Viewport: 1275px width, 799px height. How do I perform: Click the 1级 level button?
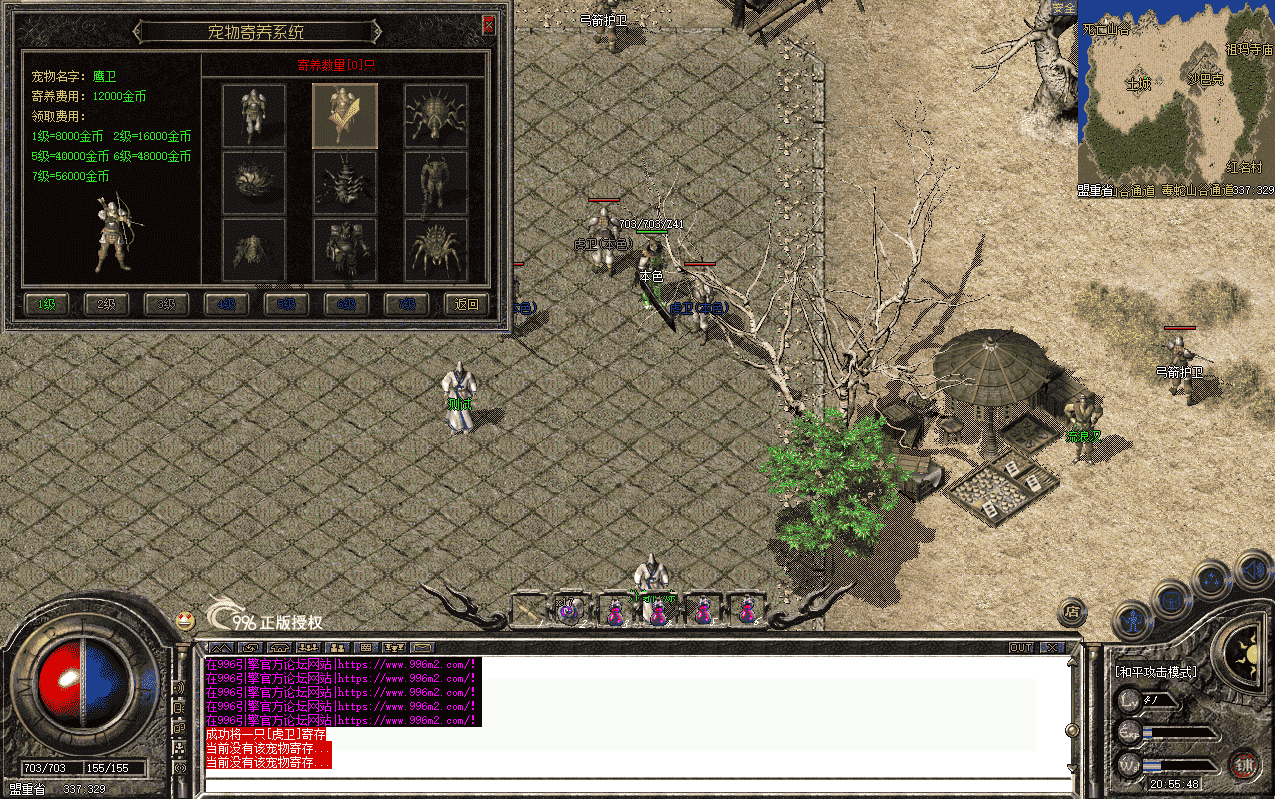46,304
